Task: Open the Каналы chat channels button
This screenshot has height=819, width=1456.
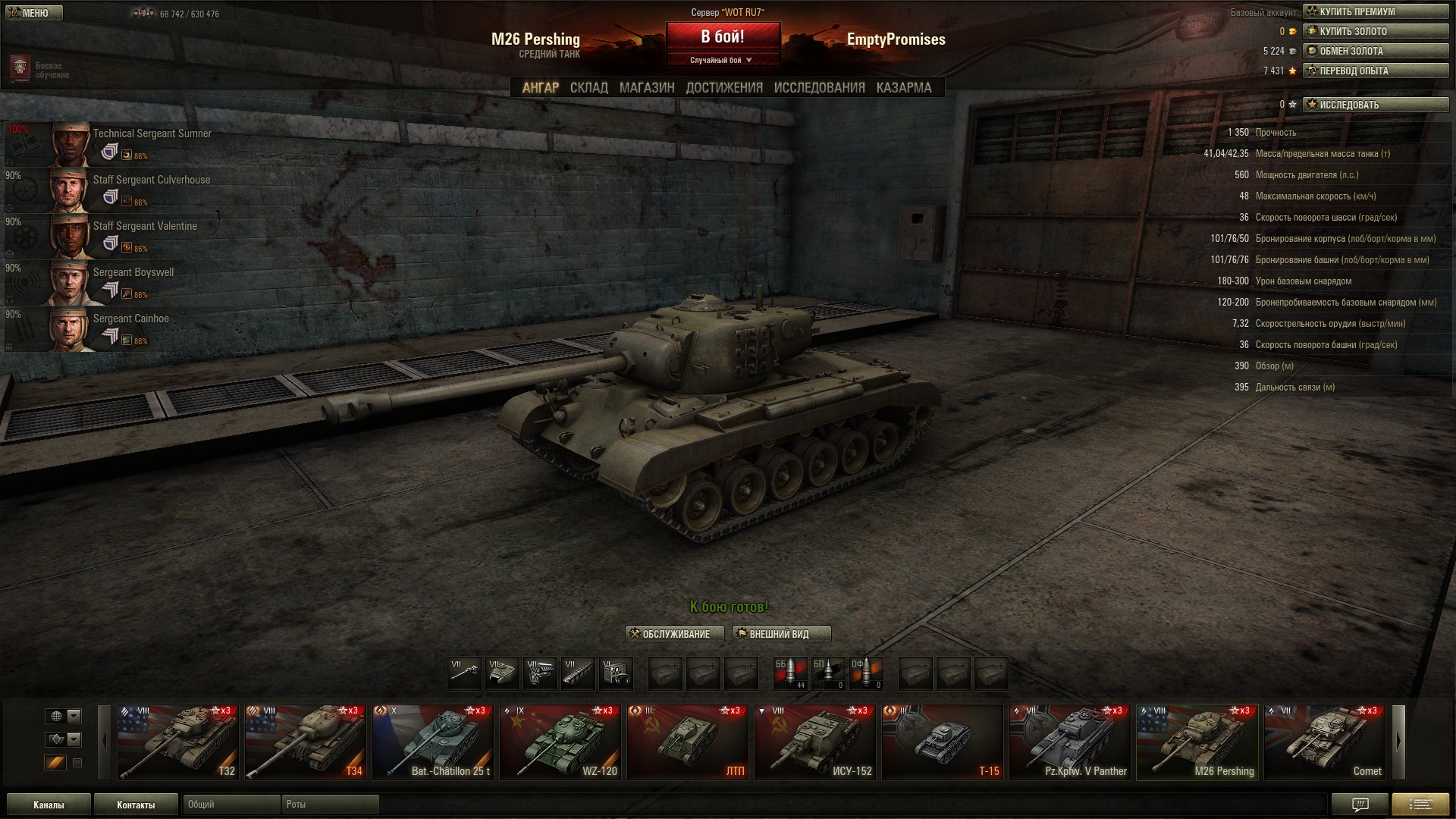Action: tap(49, 805)
